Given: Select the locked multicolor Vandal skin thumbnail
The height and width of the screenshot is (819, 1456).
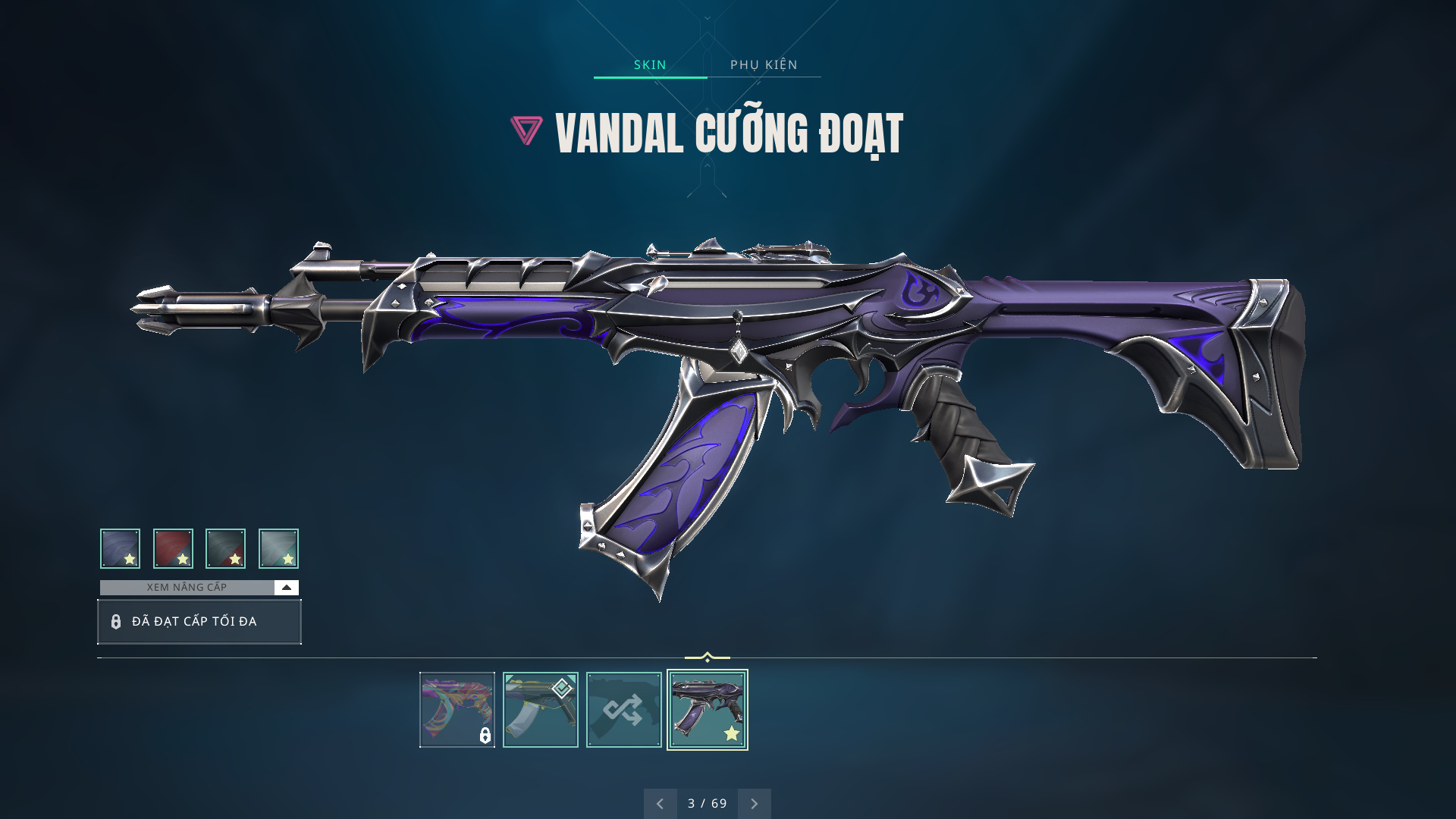Looking at the screenshot, I should [457, 710].
